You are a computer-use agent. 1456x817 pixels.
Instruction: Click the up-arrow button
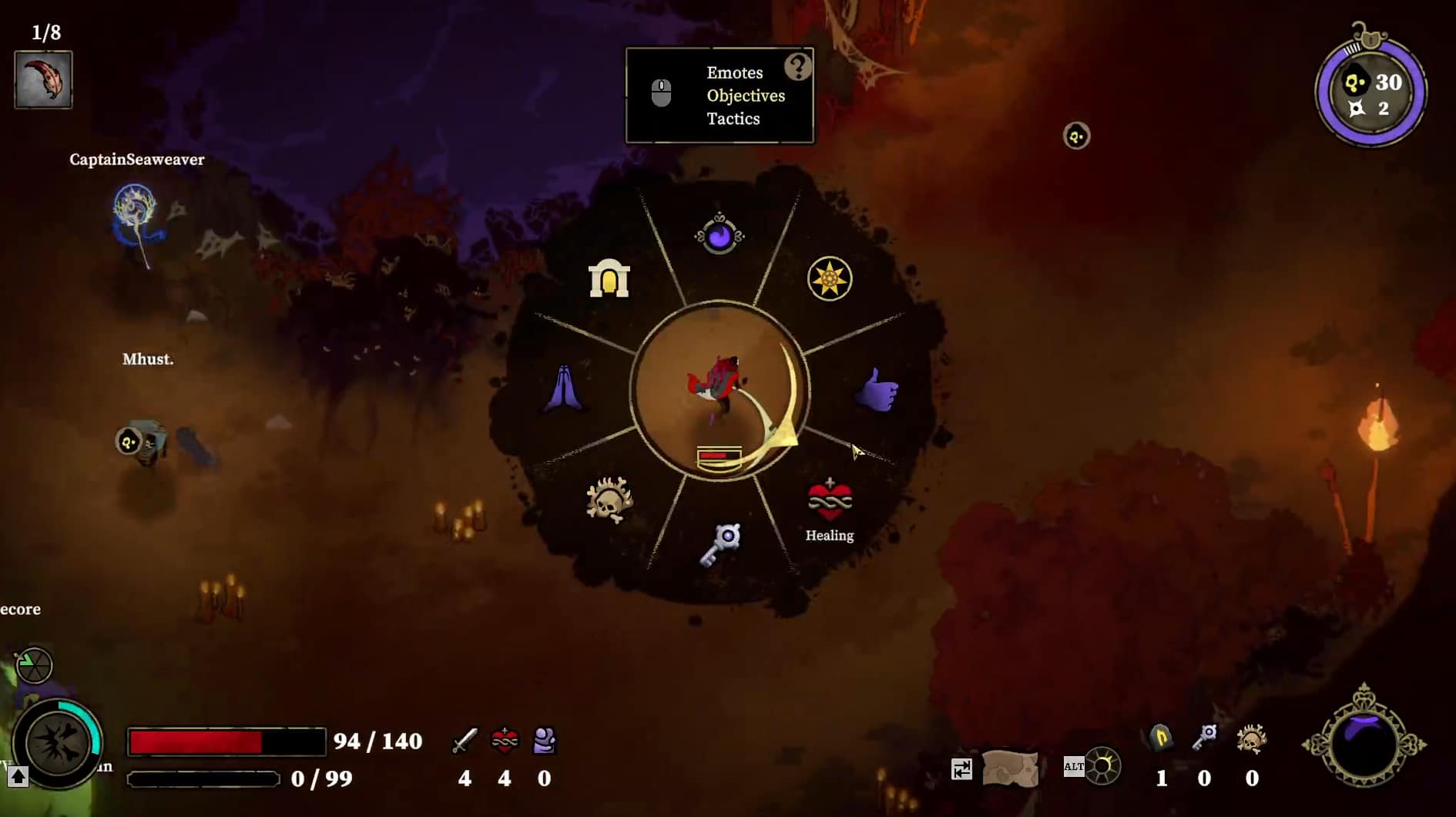tap(18, 777)
